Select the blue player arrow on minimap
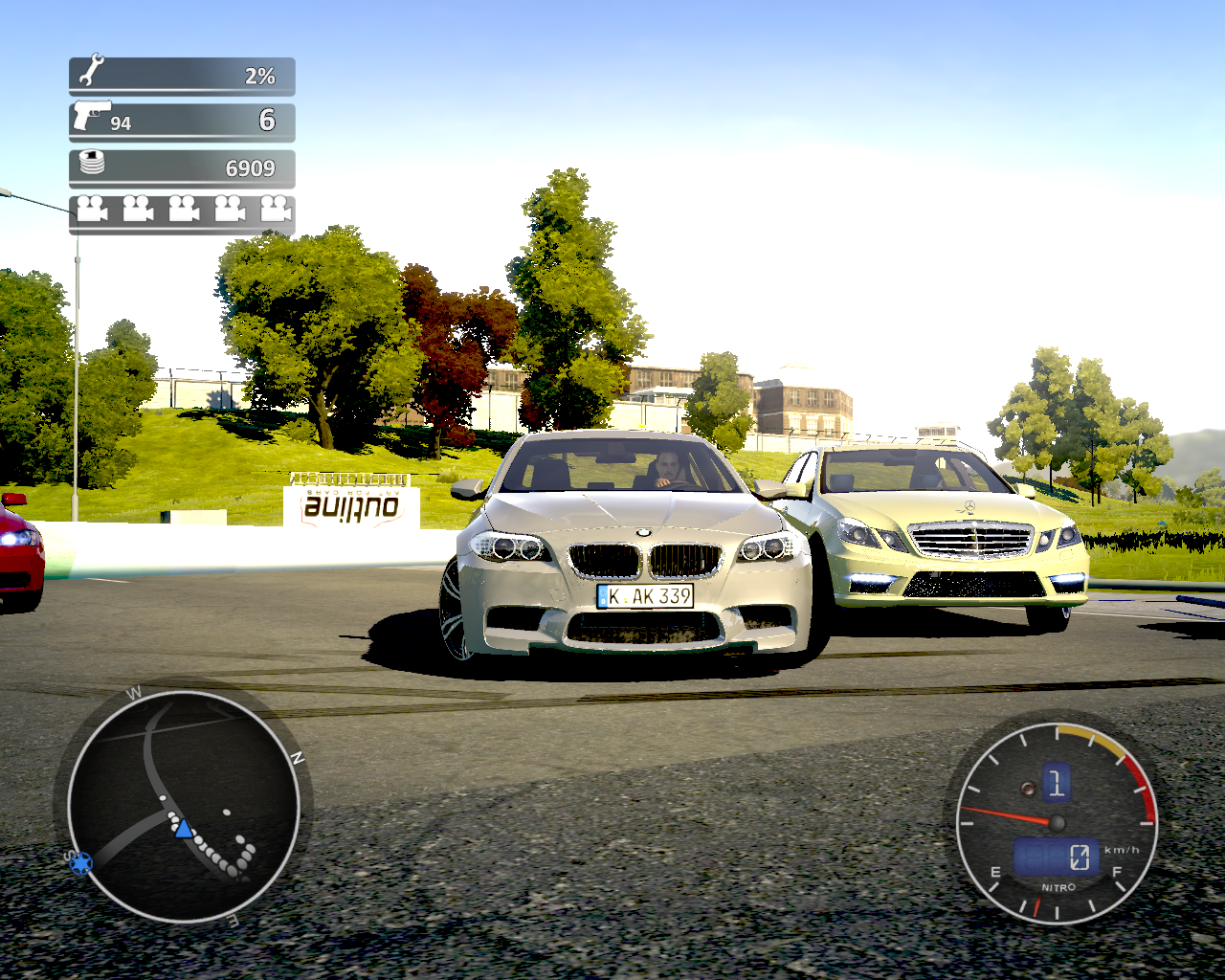1225x980 pixels. point(183,829)
